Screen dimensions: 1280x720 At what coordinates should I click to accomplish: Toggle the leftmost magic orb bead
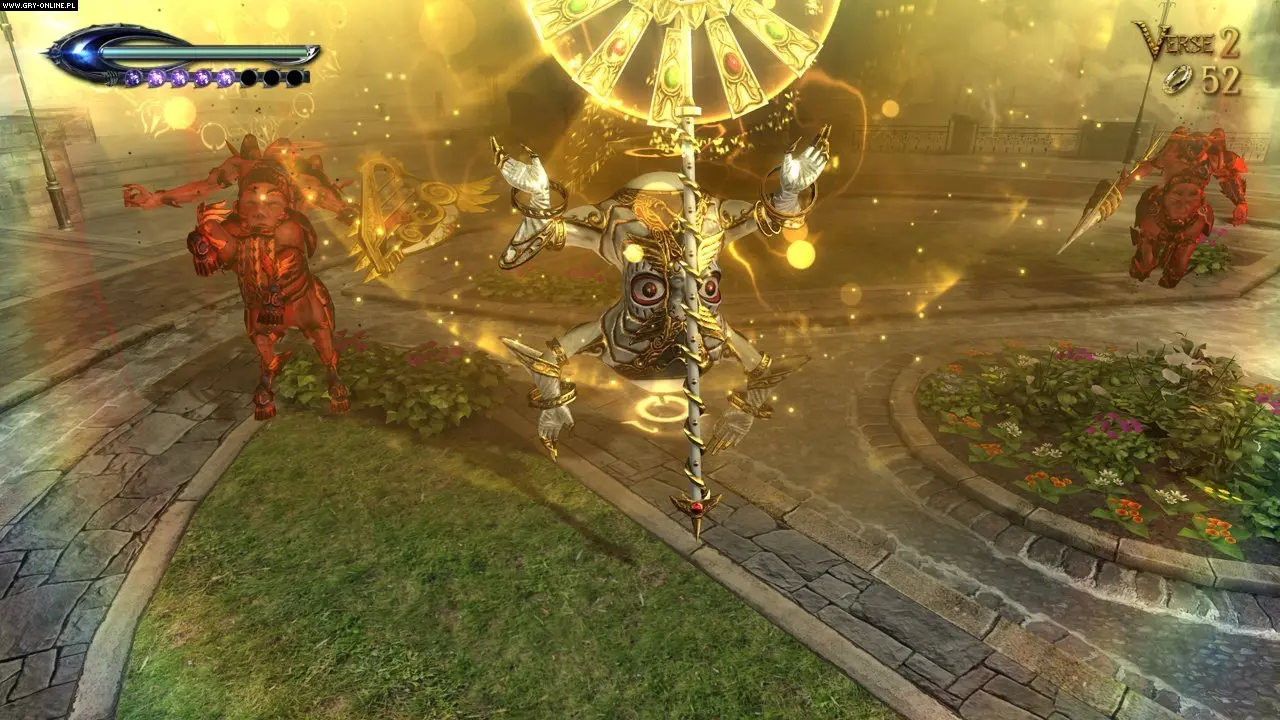[133, 77]
